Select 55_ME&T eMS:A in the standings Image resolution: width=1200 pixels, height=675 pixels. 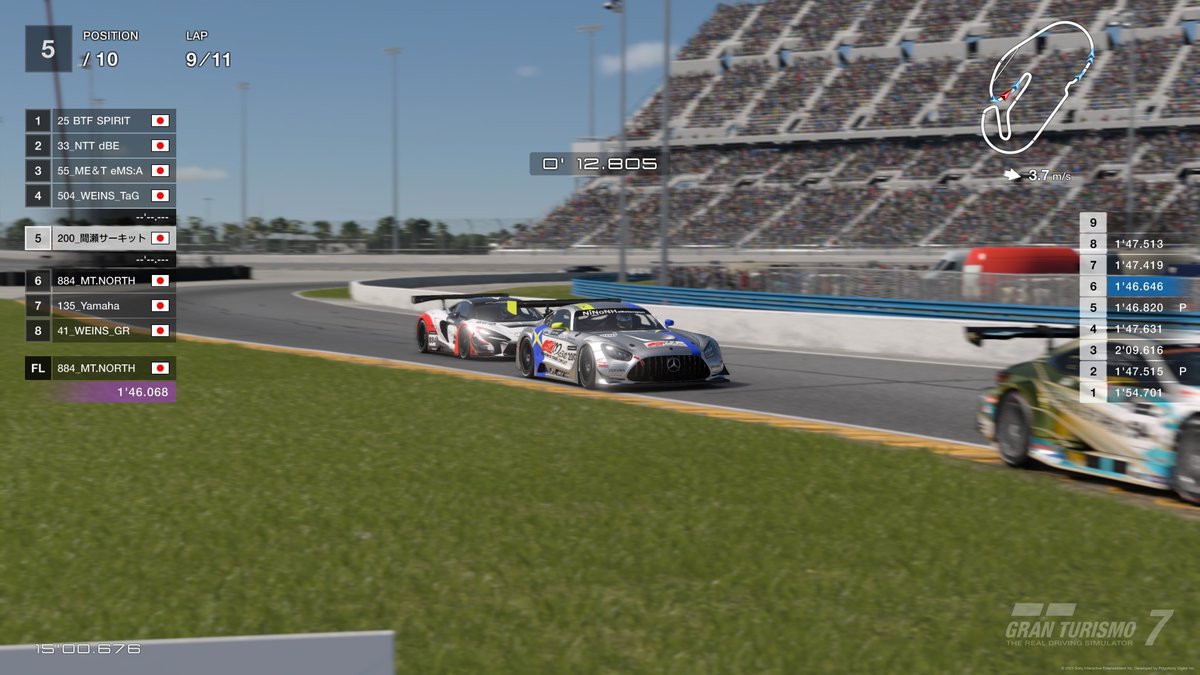(x=100, y=171)
